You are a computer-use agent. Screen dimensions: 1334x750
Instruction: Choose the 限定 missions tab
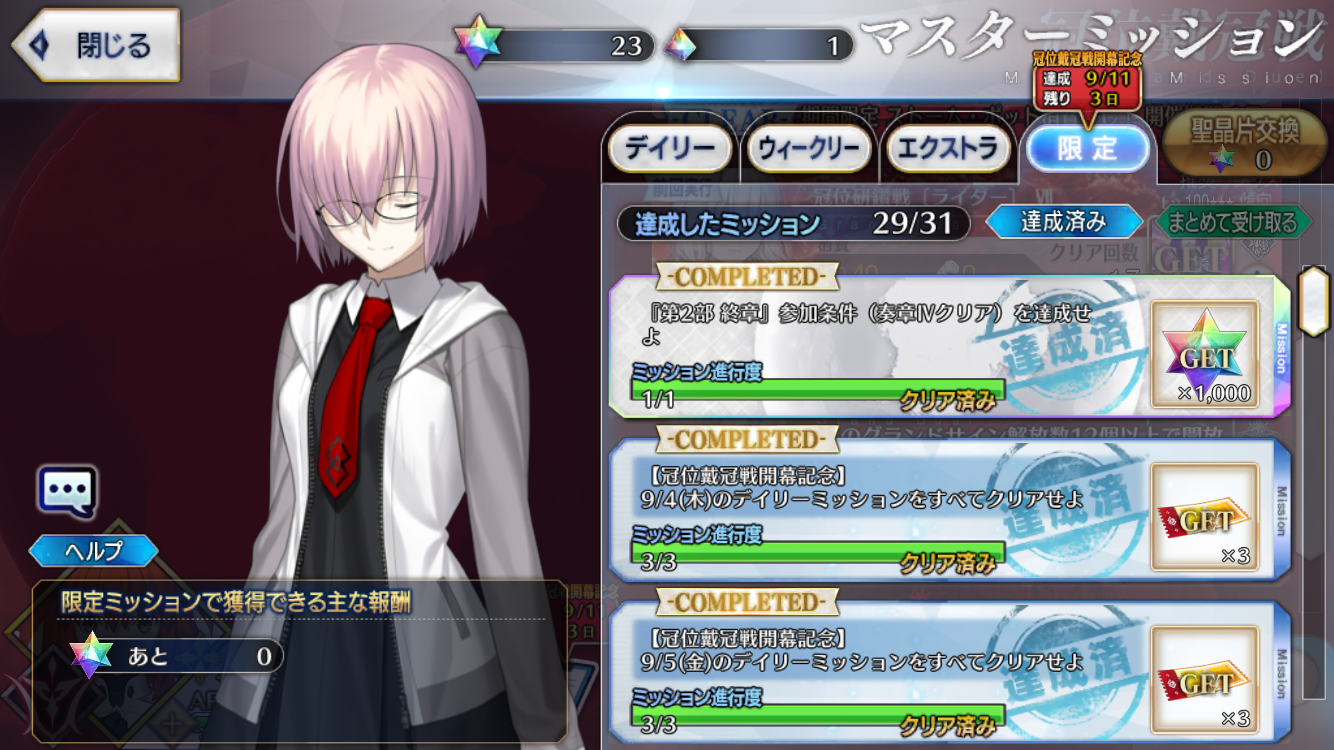[1087, 149]
